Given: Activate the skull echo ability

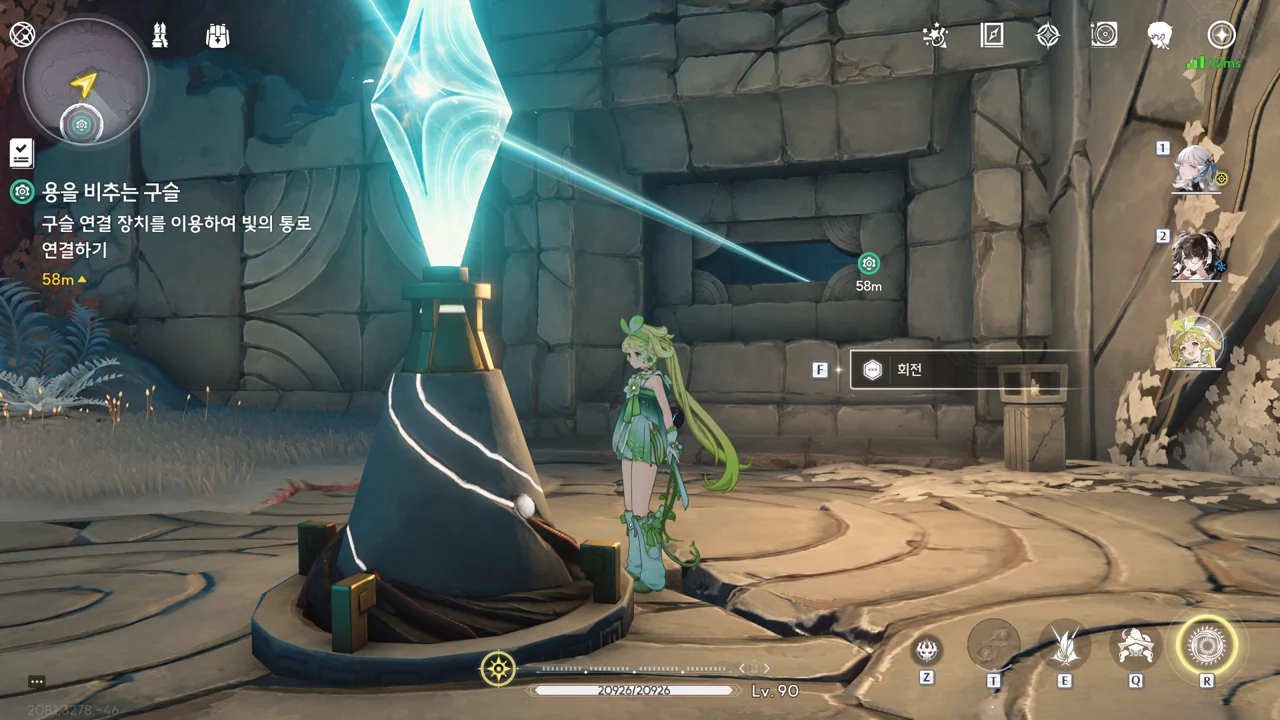Looking at the screenshot, I should 927,650.
